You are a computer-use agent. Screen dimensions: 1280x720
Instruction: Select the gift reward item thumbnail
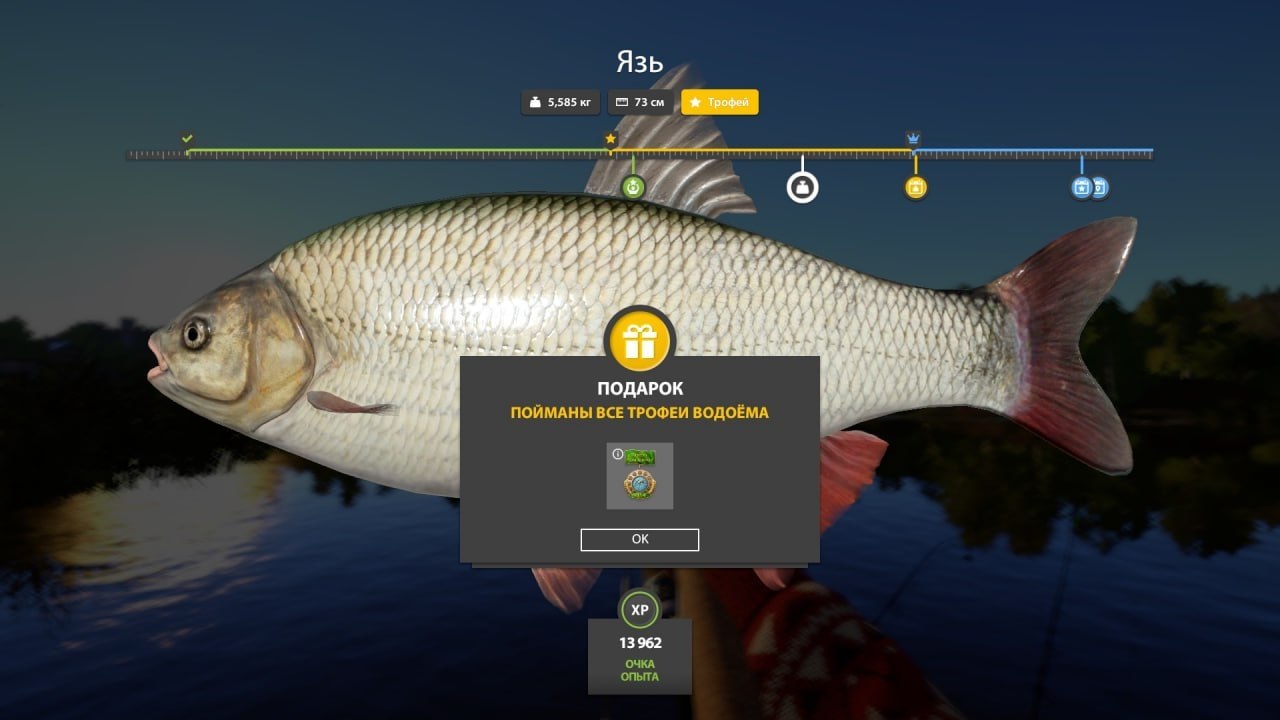coord(640,478)
